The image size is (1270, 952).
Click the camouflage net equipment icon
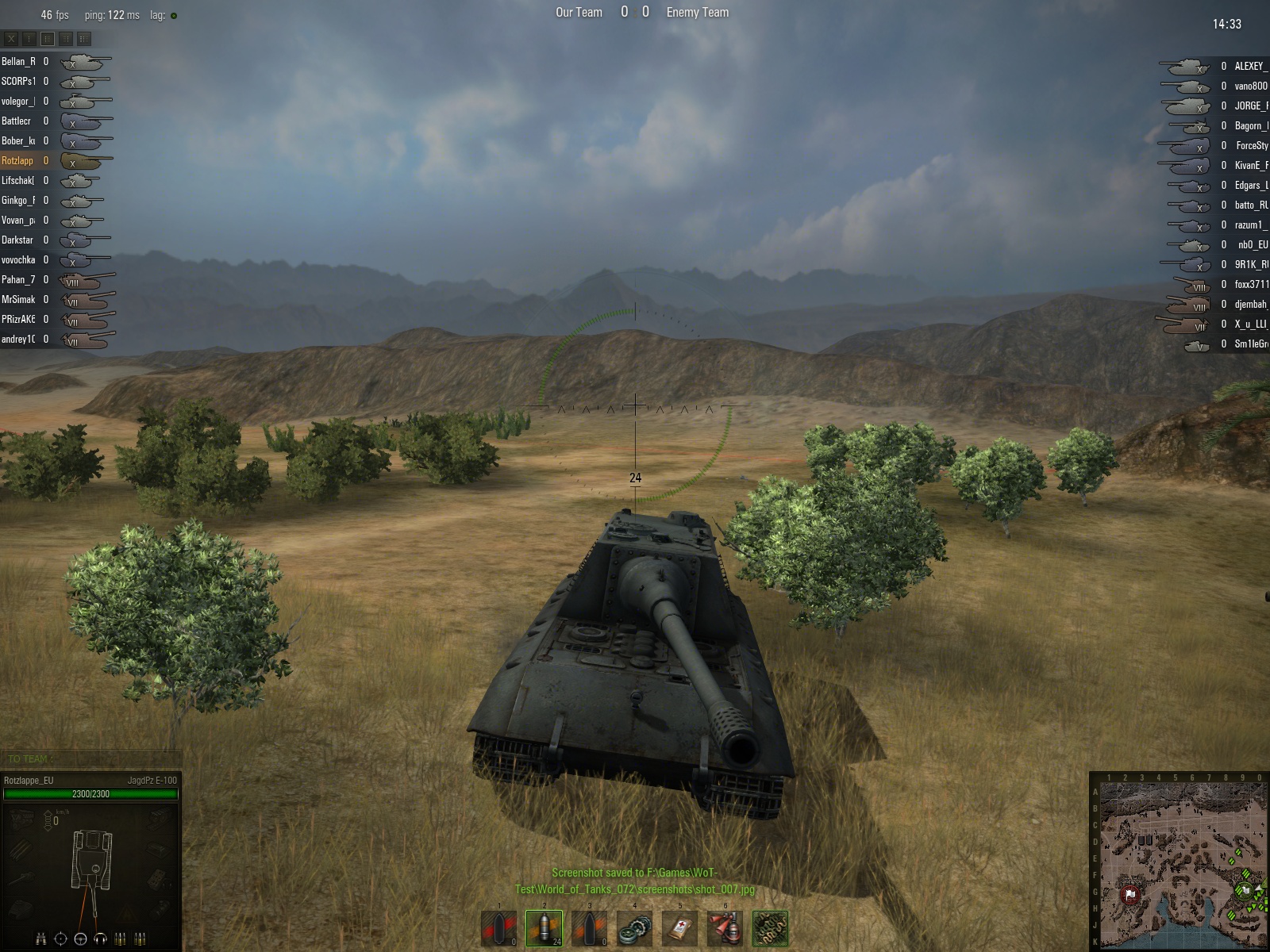pyautogui.click(x=770, y=927)
